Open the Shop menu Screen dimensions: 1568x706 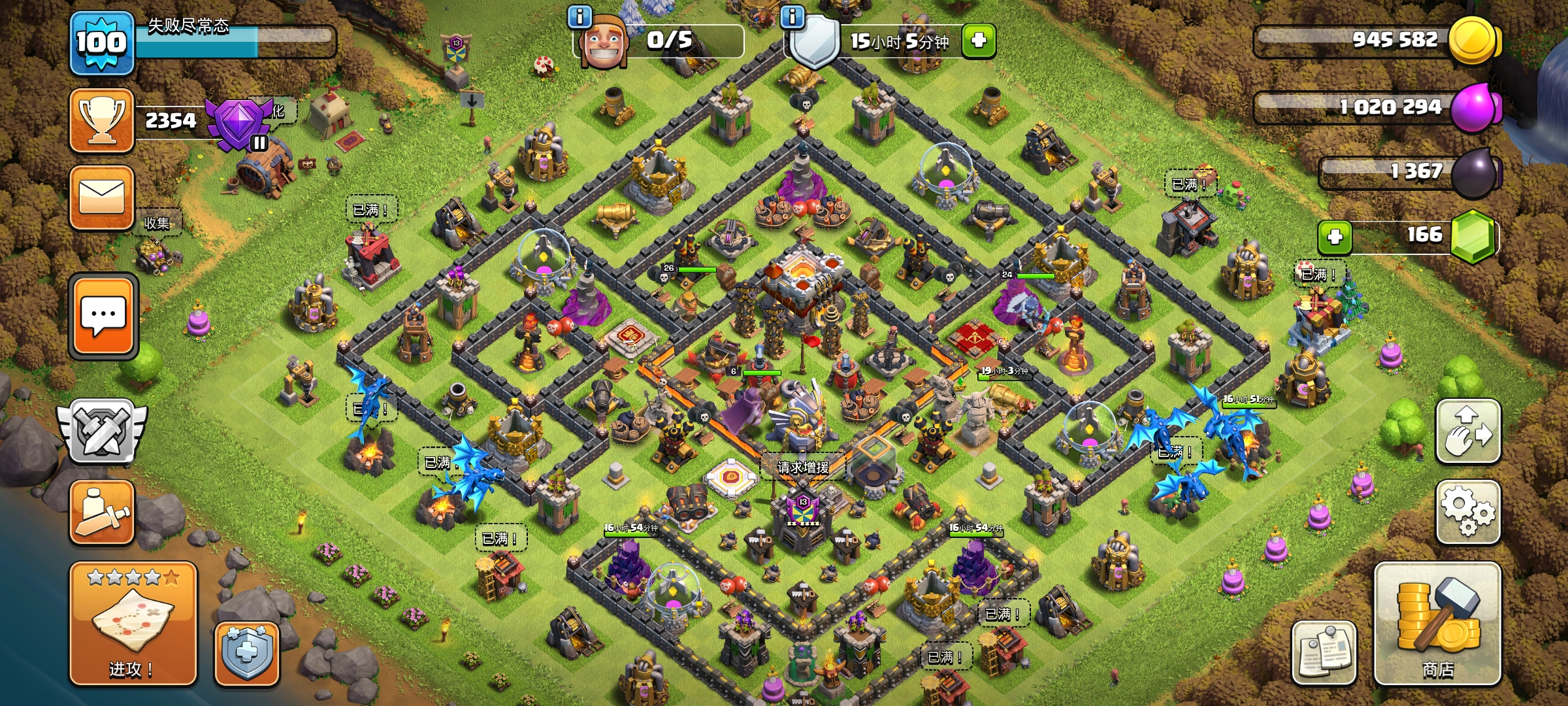(x=1437, y=623)
